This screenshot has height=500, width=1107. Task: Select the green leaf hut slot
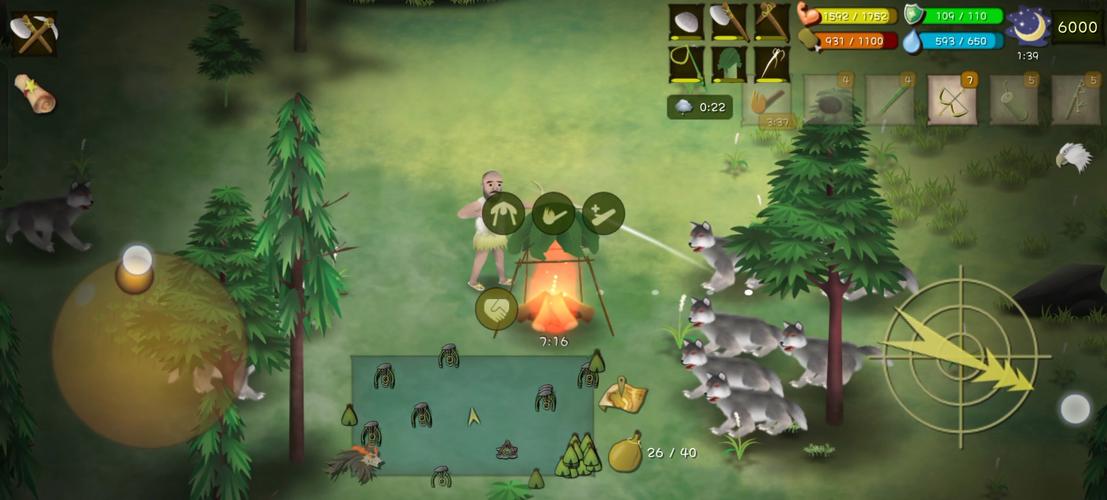pos(729,65)
